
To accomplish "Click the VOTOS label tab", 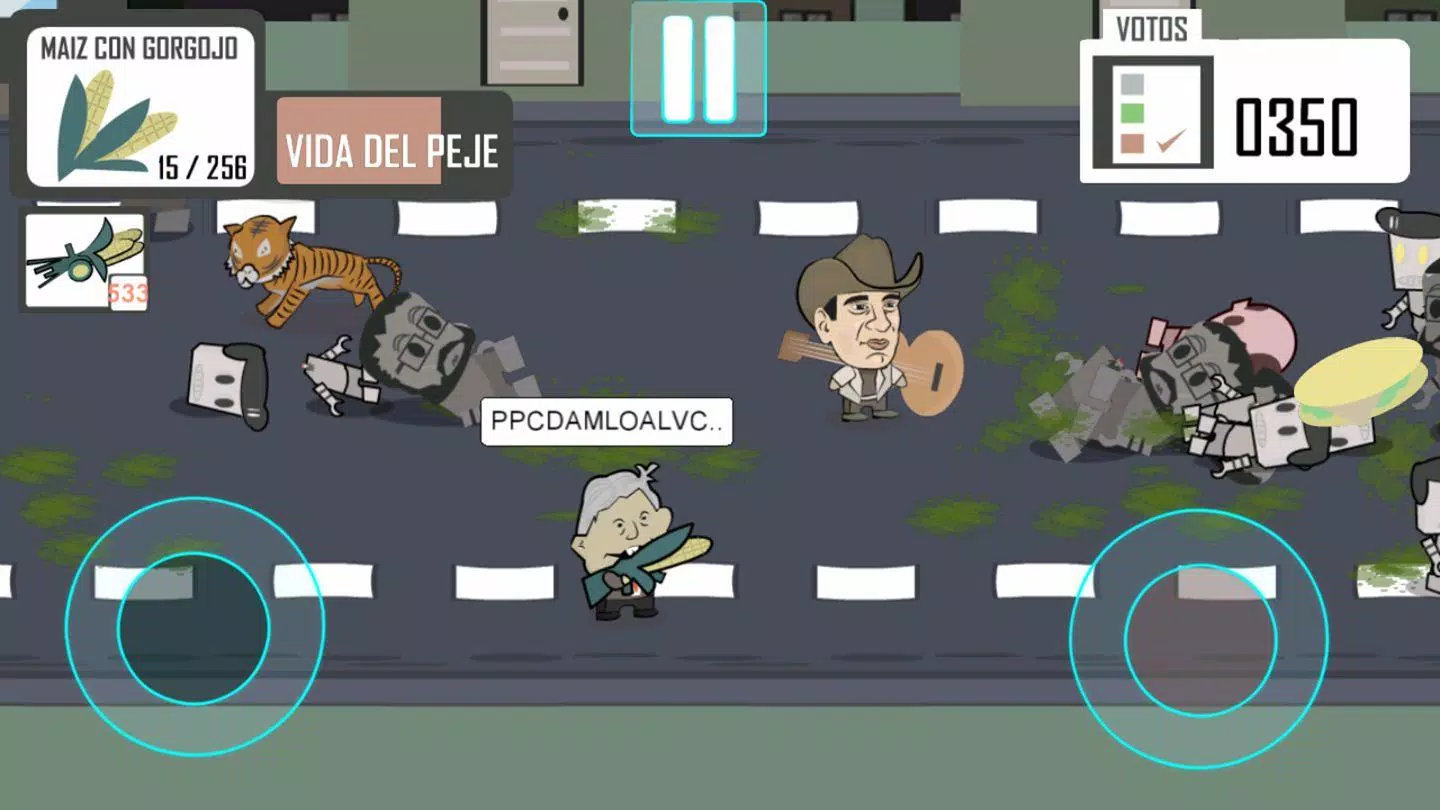I will point(1151,26).
